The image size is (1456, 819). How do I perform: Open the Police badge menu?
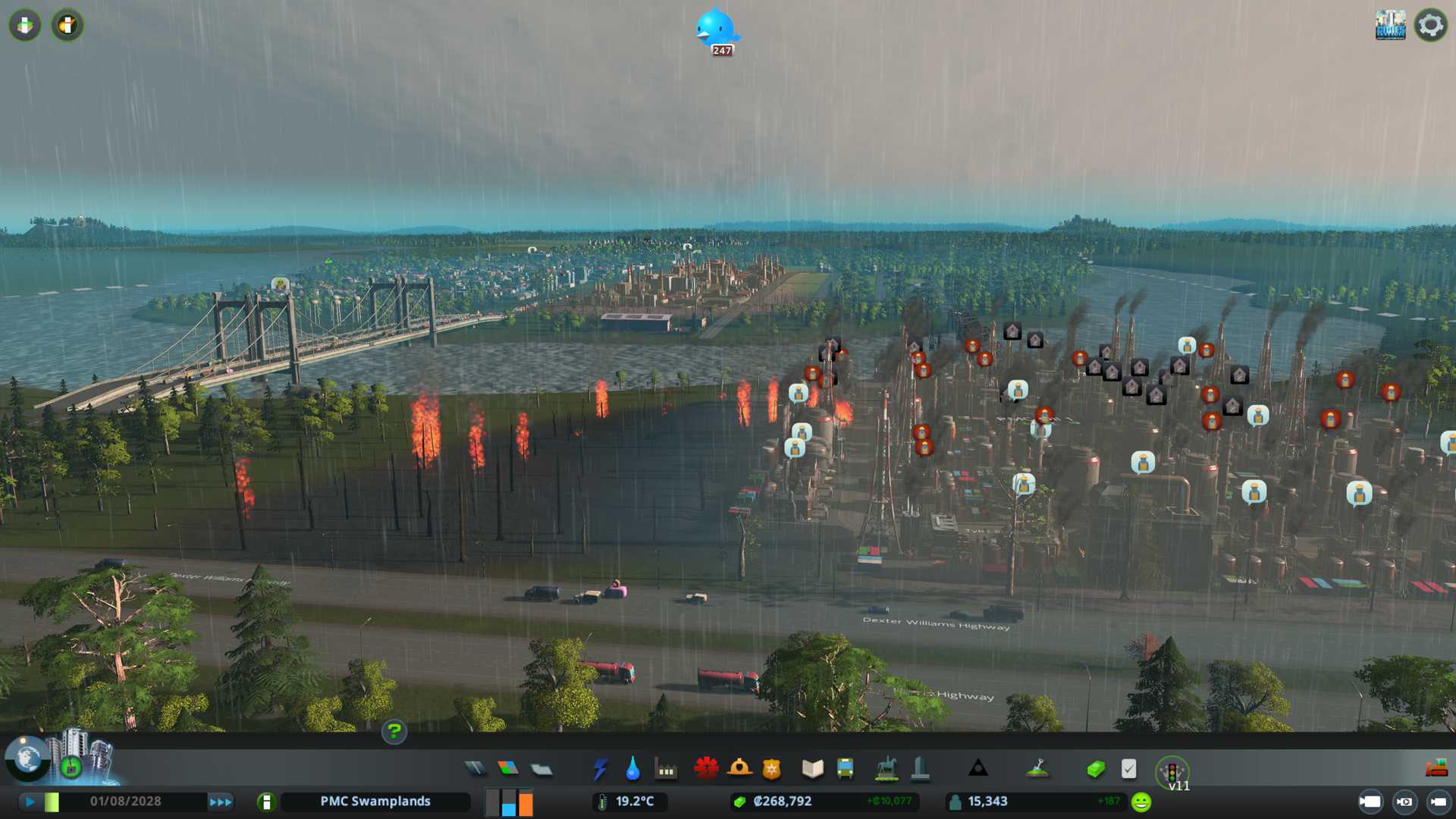[772, 770]
